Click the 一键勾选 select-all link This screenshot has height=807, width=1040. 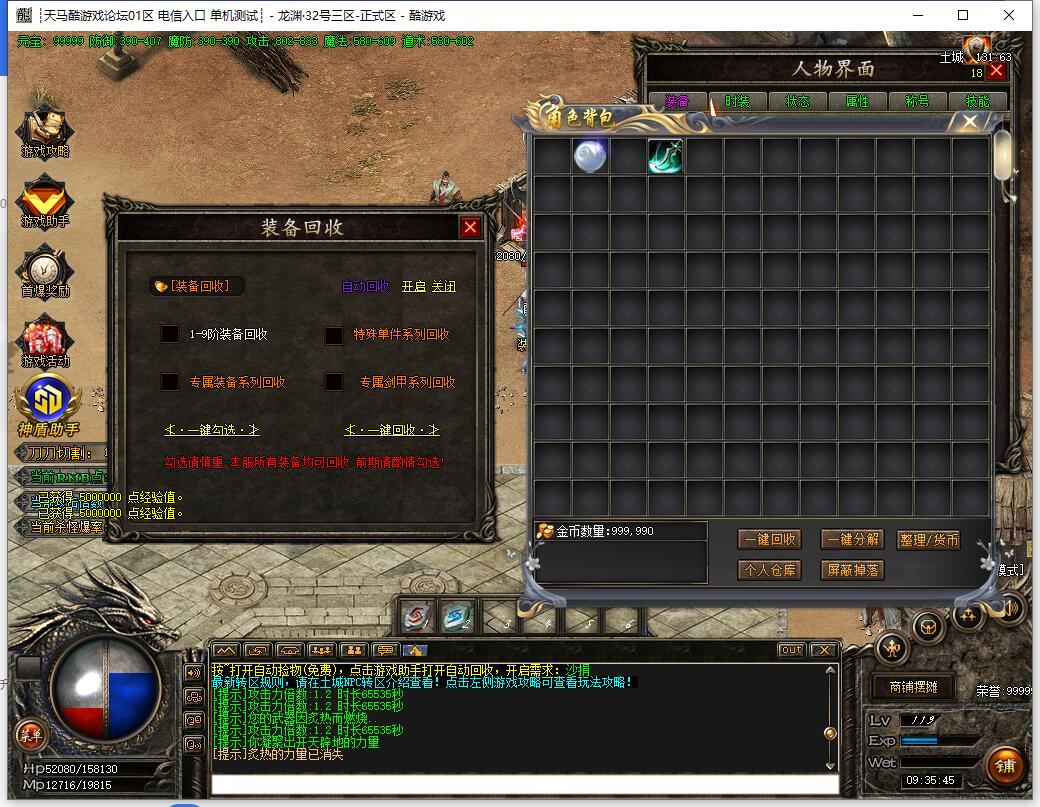(x=212, y=430)
